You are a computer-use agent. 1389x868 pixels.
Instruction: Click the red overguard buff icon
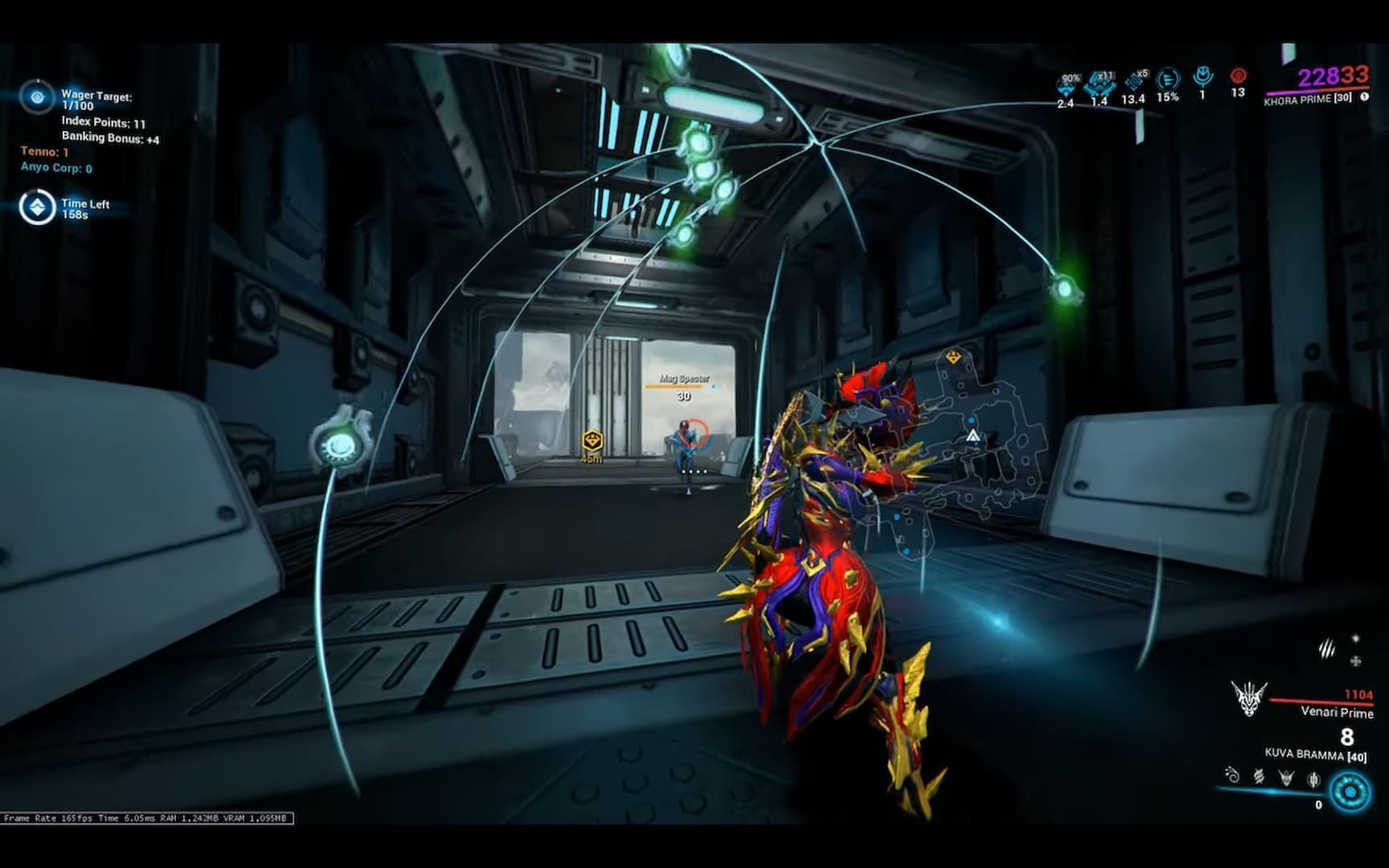tap(1239, 77)
